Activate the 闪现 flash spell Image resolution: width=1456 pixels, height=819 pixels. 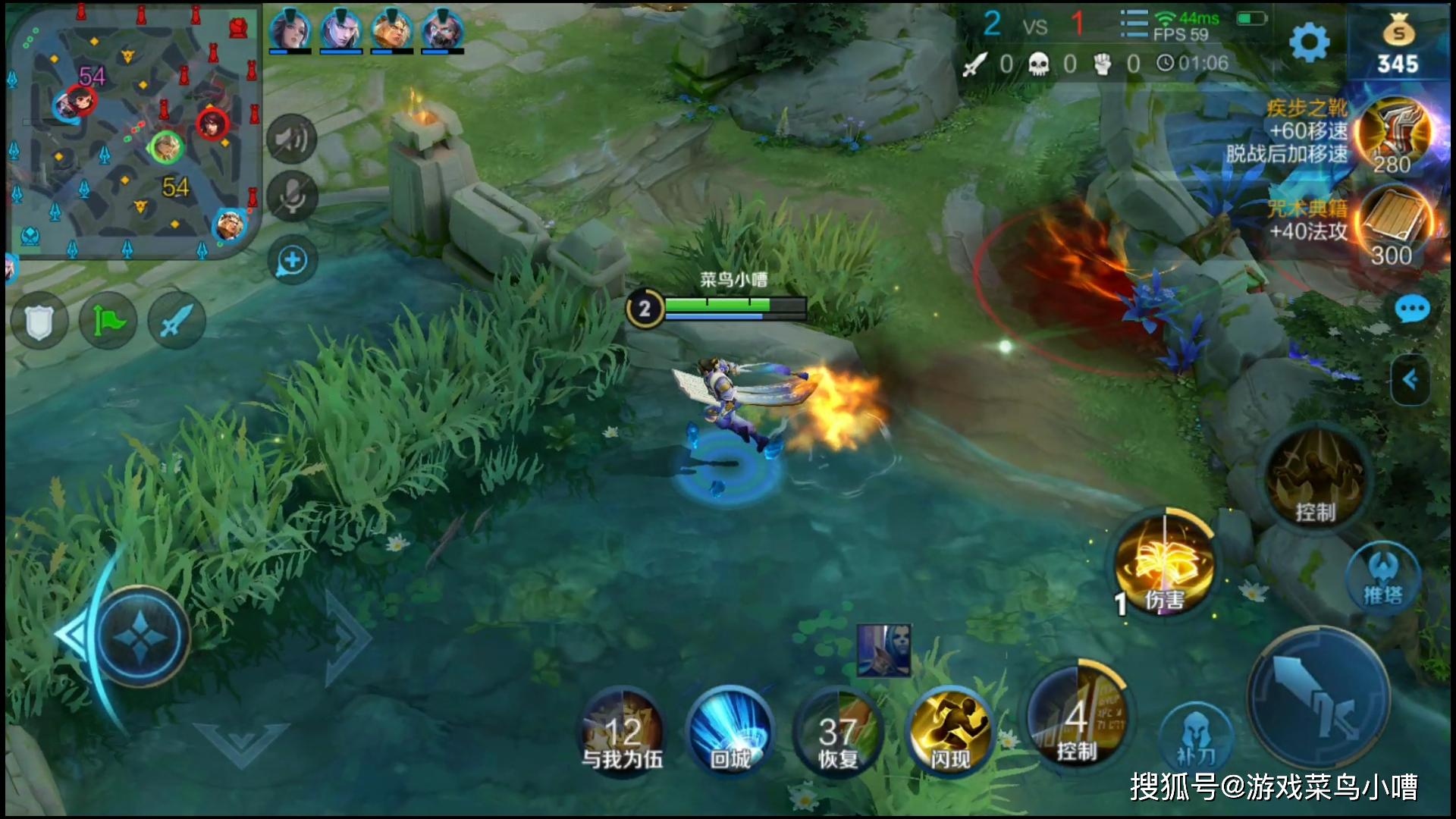tap(949, 732)
